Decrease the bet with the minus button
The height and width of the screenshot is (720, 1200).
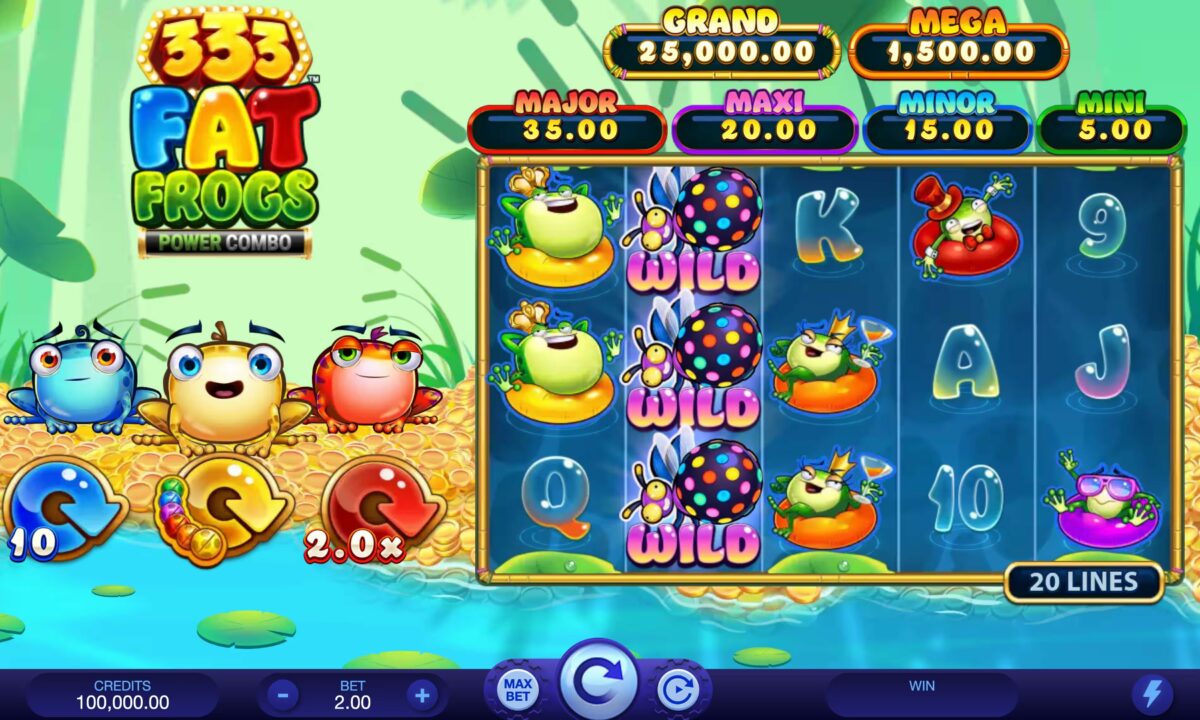tap(283, 694)
